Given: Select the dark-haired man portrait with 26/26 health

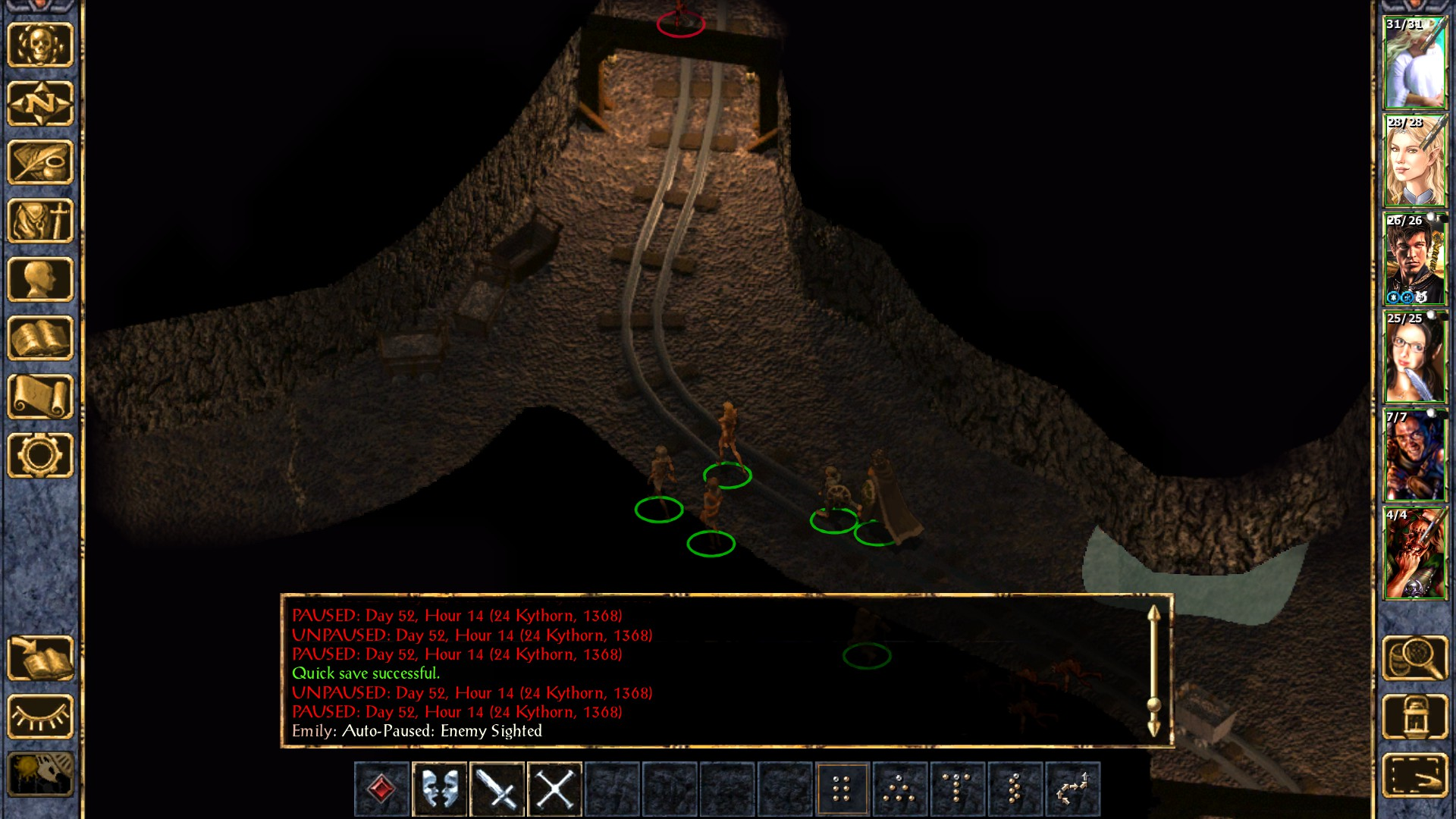Looking at the screenshot, I should coord(1415,259).
